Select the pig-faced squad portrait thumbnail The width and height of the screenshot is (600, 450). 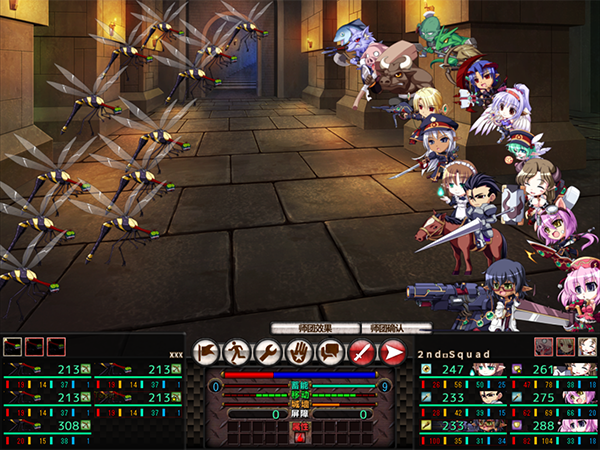[x=543, y=346]
